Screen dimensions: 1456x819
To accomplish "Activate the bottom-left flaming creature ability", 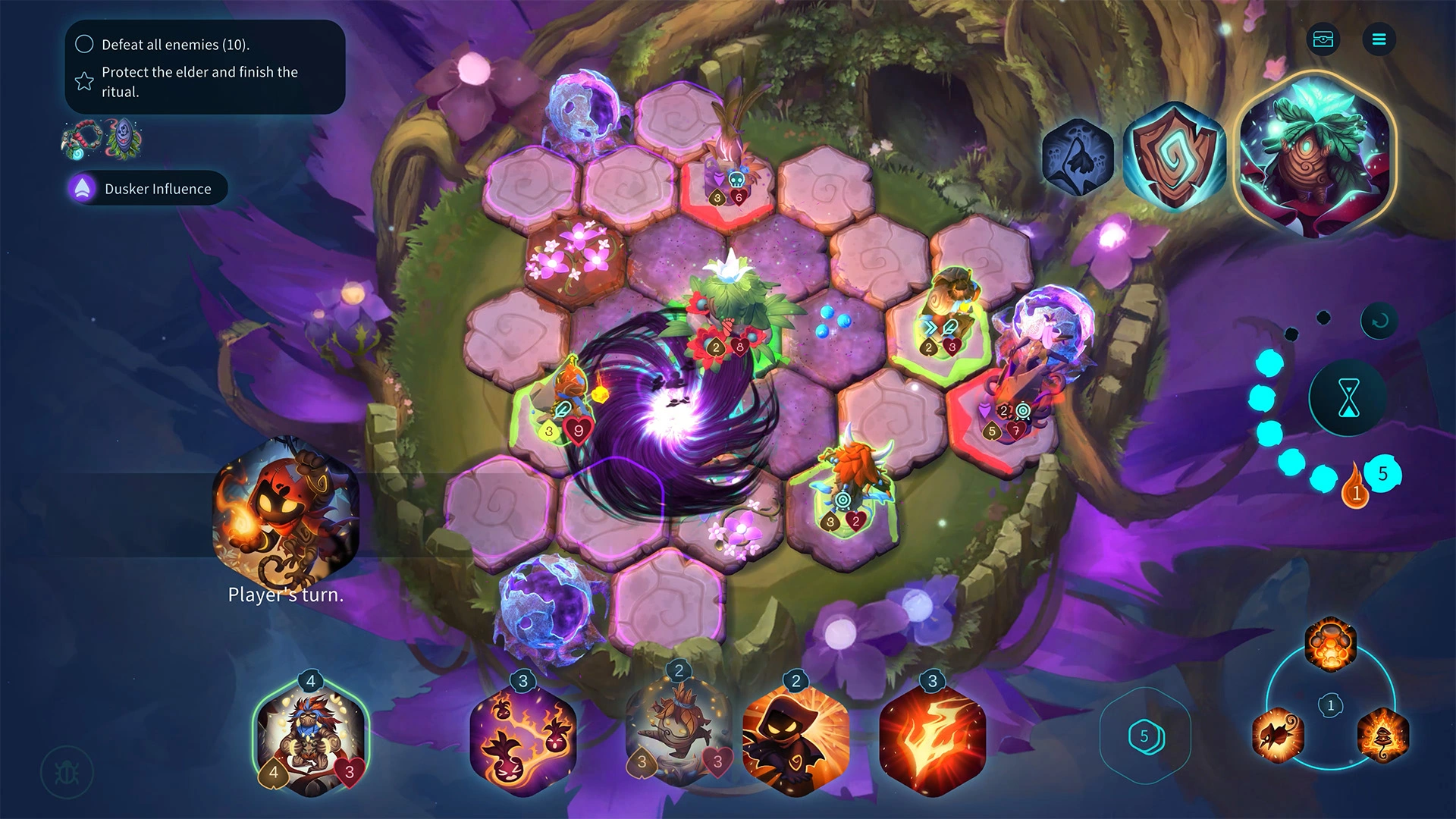I will (1278, 736).
